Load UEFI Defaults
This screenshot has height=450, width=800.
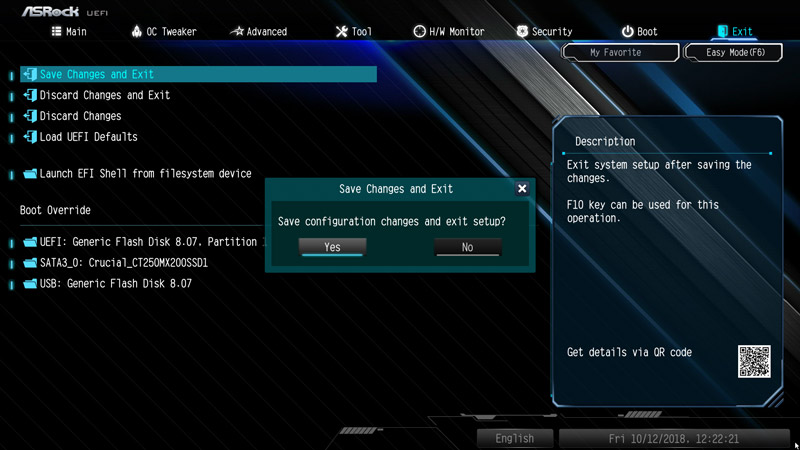[88, 137]
